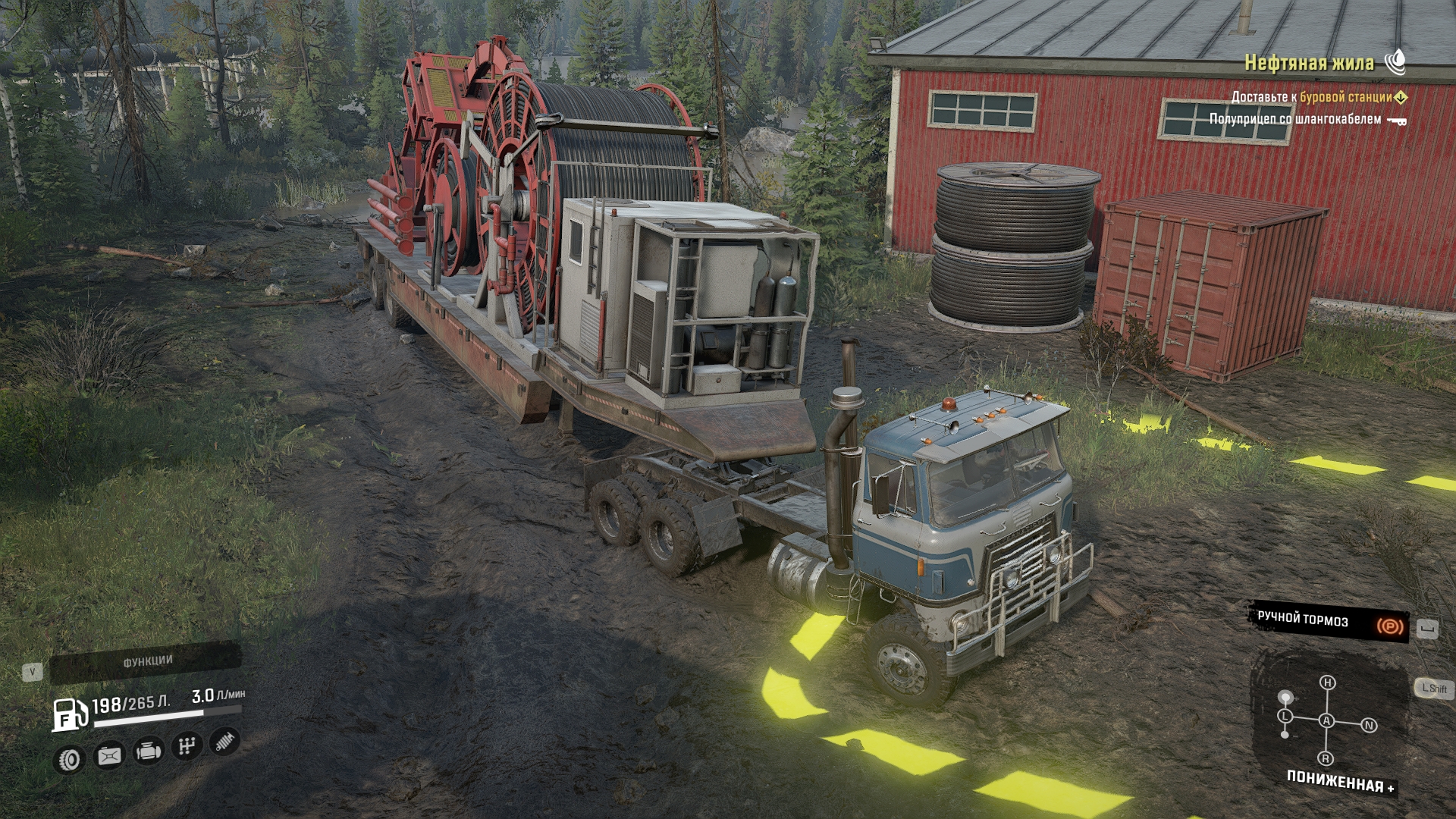Image resolution: width=1456 pixels, height=819 pixels.
Task: Switch gearbox to A automatic
Action: pyautogui.click(x=1326, y=720)
